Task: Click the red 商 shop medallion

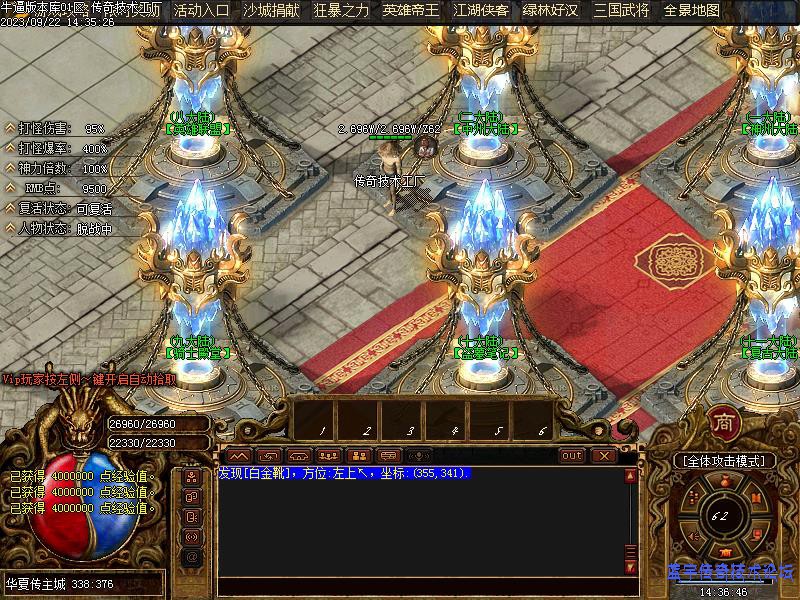Action: pos(723,422)
